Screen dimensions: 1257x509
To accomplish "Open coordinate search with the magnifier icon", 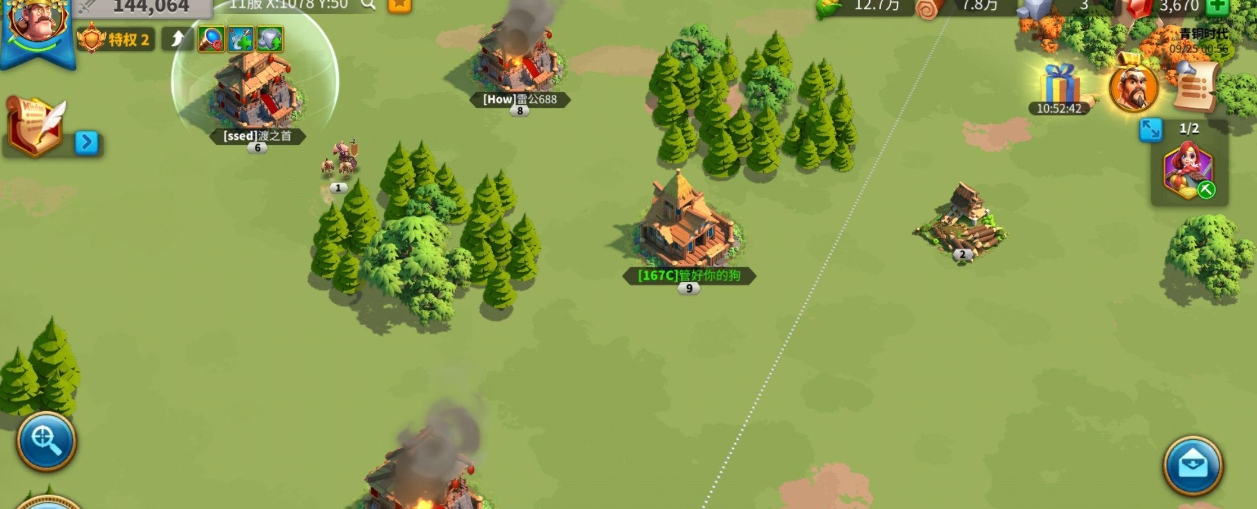I will click(x=368, y=5).
